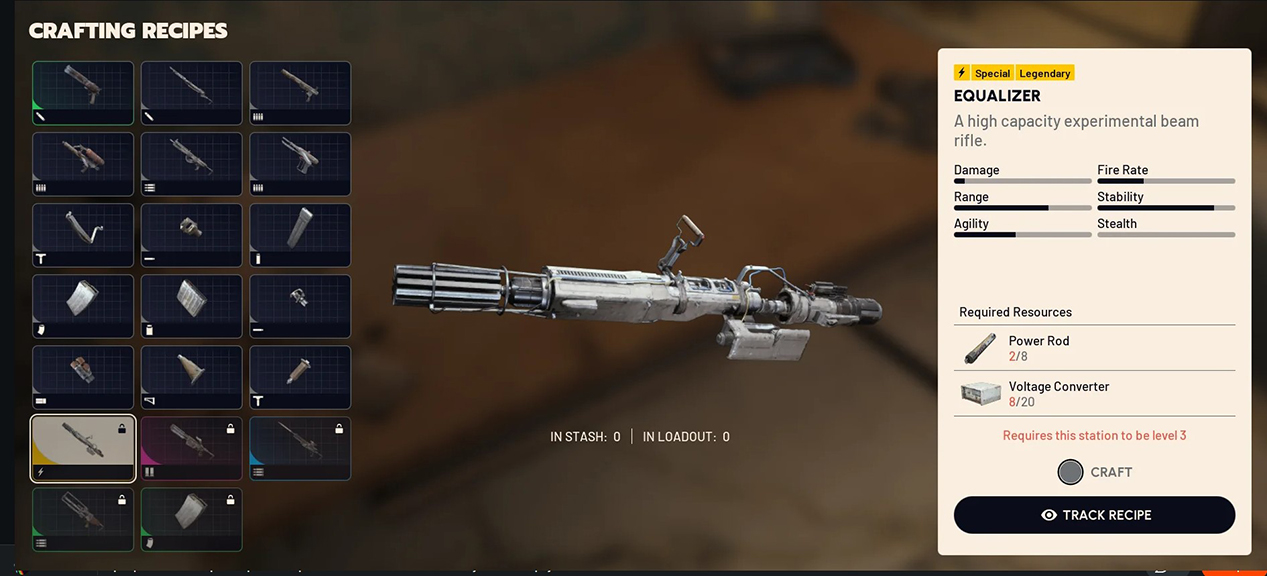Image resolution: width=1267 pixels, height=576 pixels.
Task: Select the locked blue-cornered rifle recipe
Action: click(x=300, y=449)
